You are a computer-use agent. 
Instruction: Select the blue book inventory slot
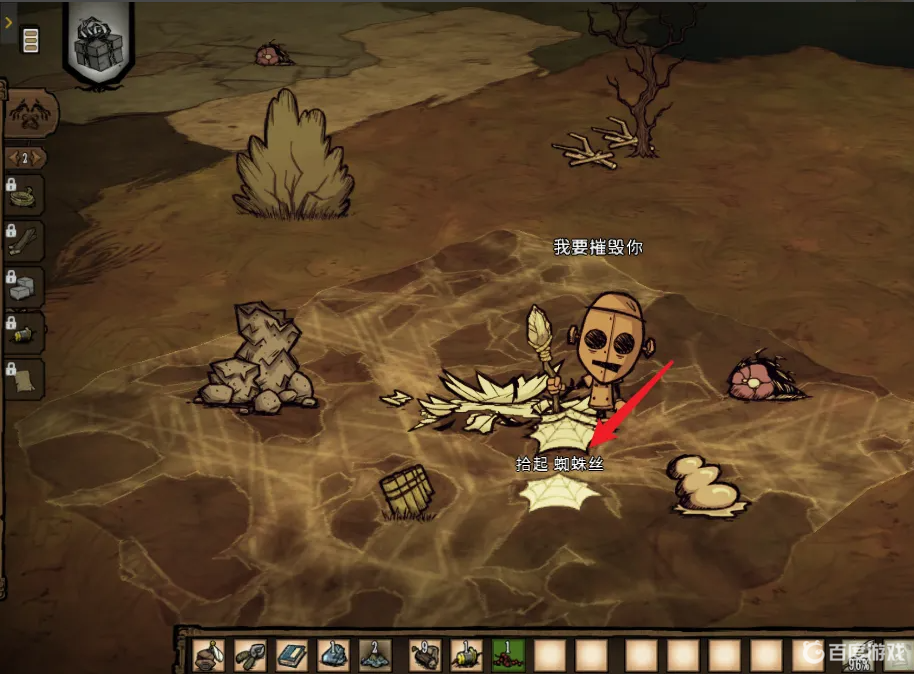click(x=292, y=655)
